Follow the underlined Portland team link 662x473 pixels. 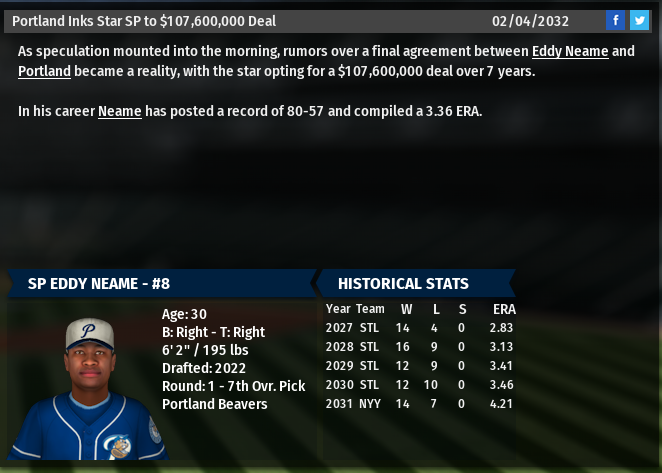point(44,71)
